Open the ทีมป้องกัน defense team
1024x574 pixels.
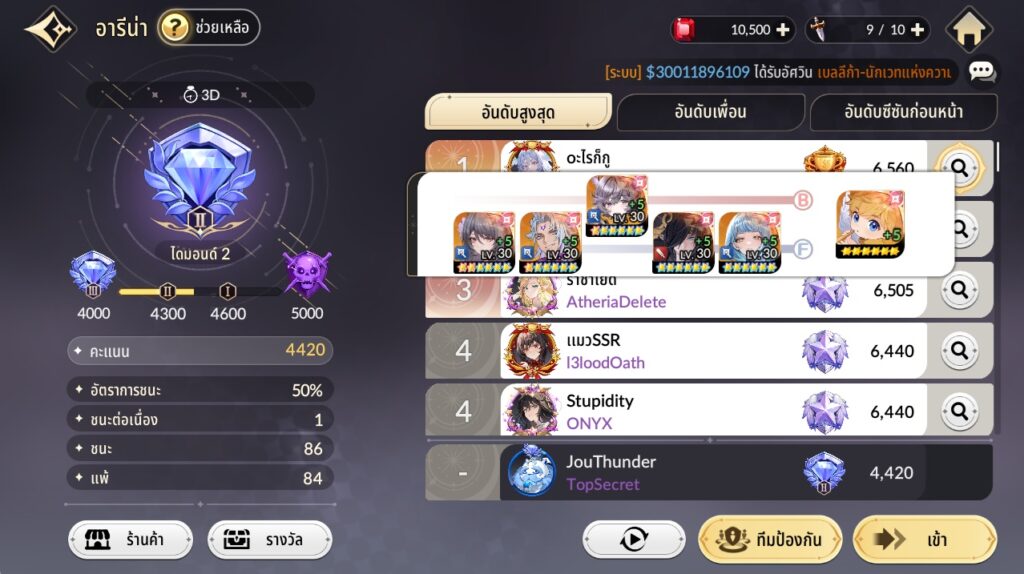[770, 540]
